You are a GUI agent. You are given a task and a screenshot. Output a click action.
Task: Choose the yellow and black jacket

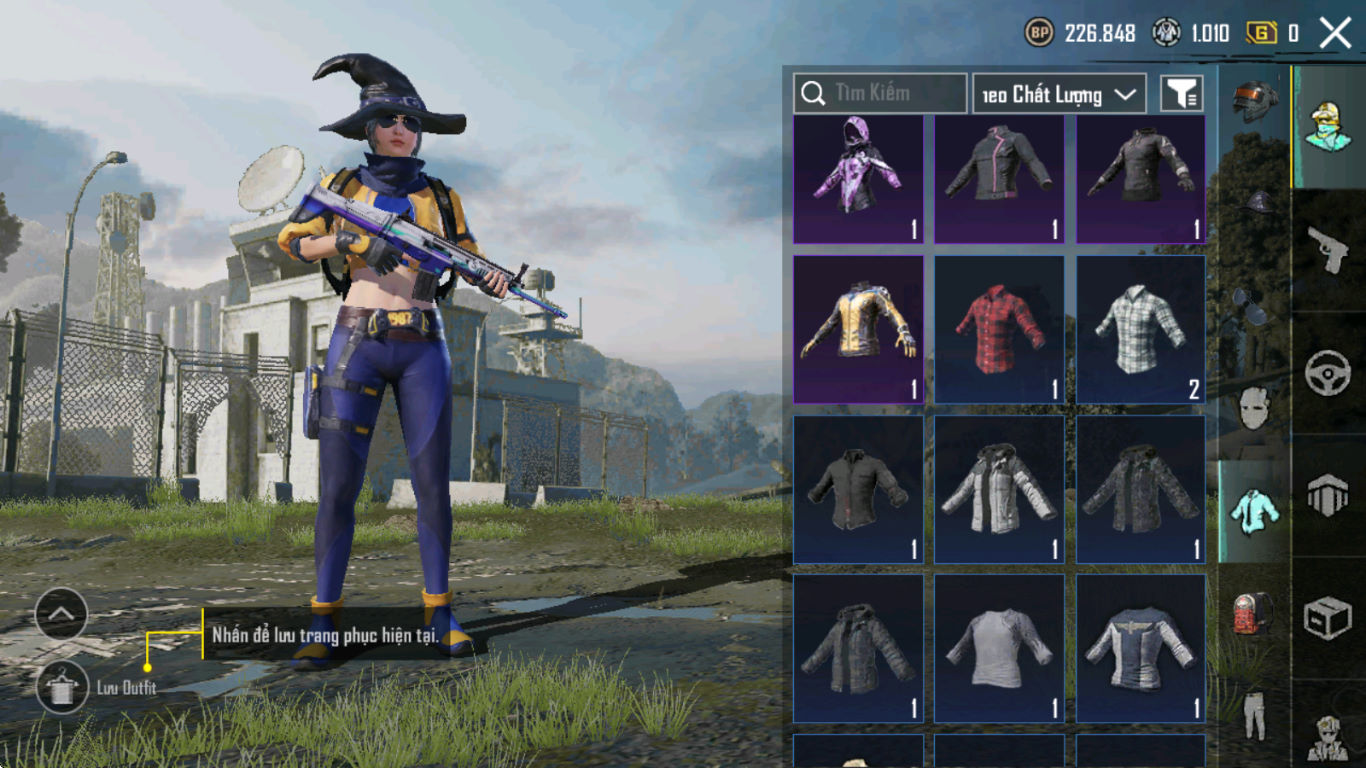pos(858,329)
